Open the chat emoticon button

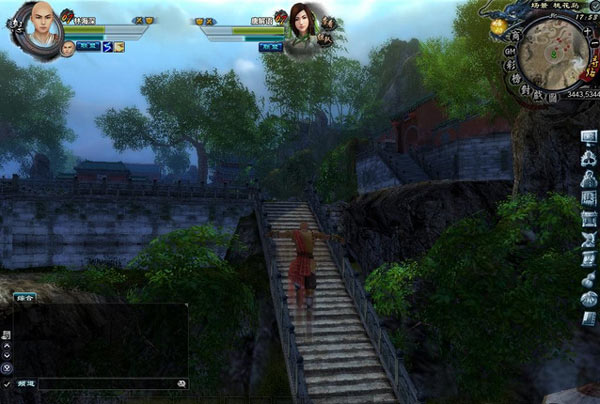point(181,383)
